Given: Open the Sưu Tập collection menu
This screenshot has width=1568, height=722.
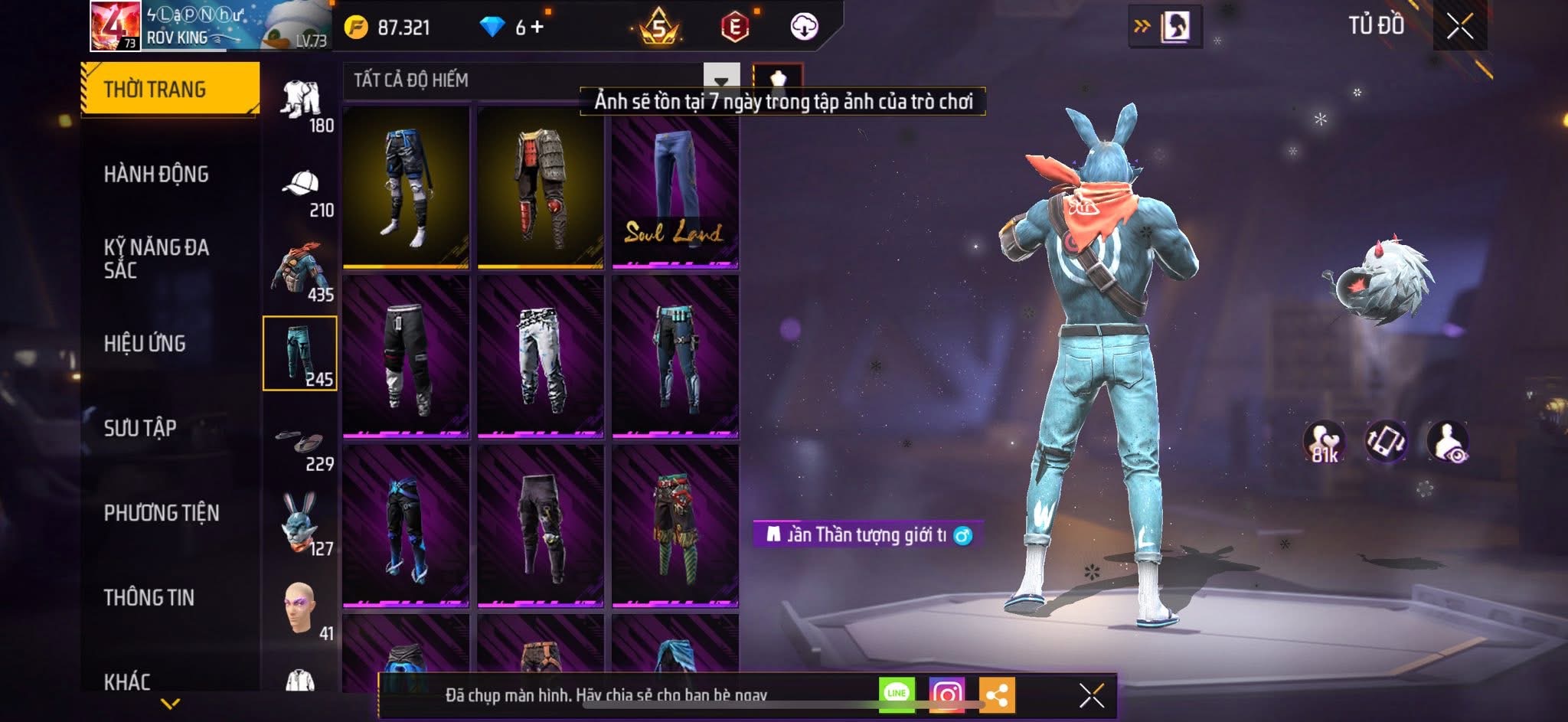Looking at the screenshot, I should click(140, 428).
